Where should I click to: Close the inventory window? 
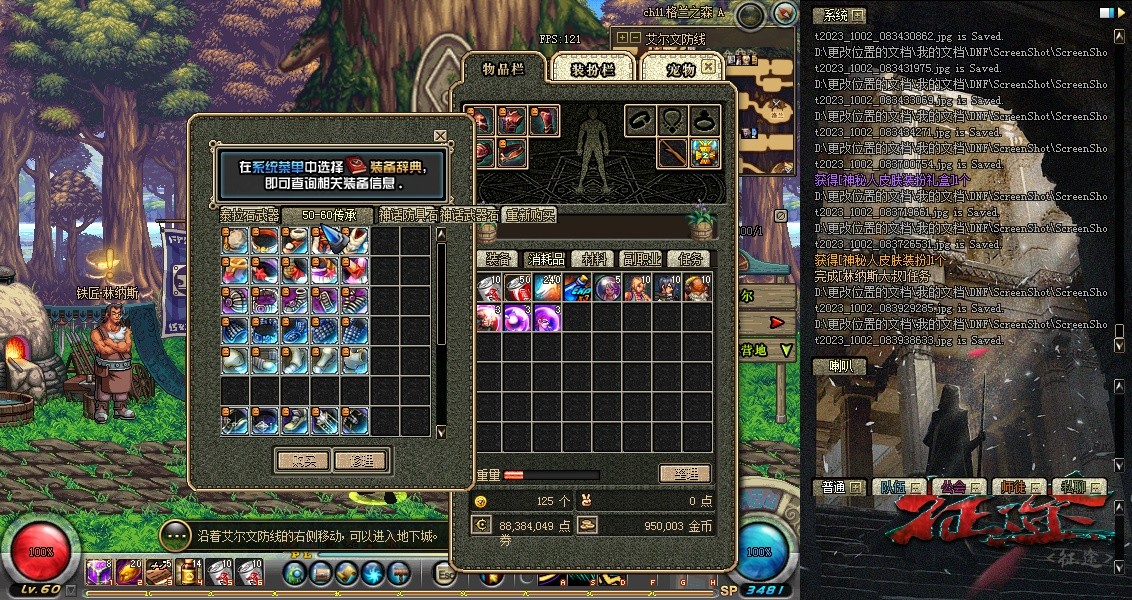point(708,66)
